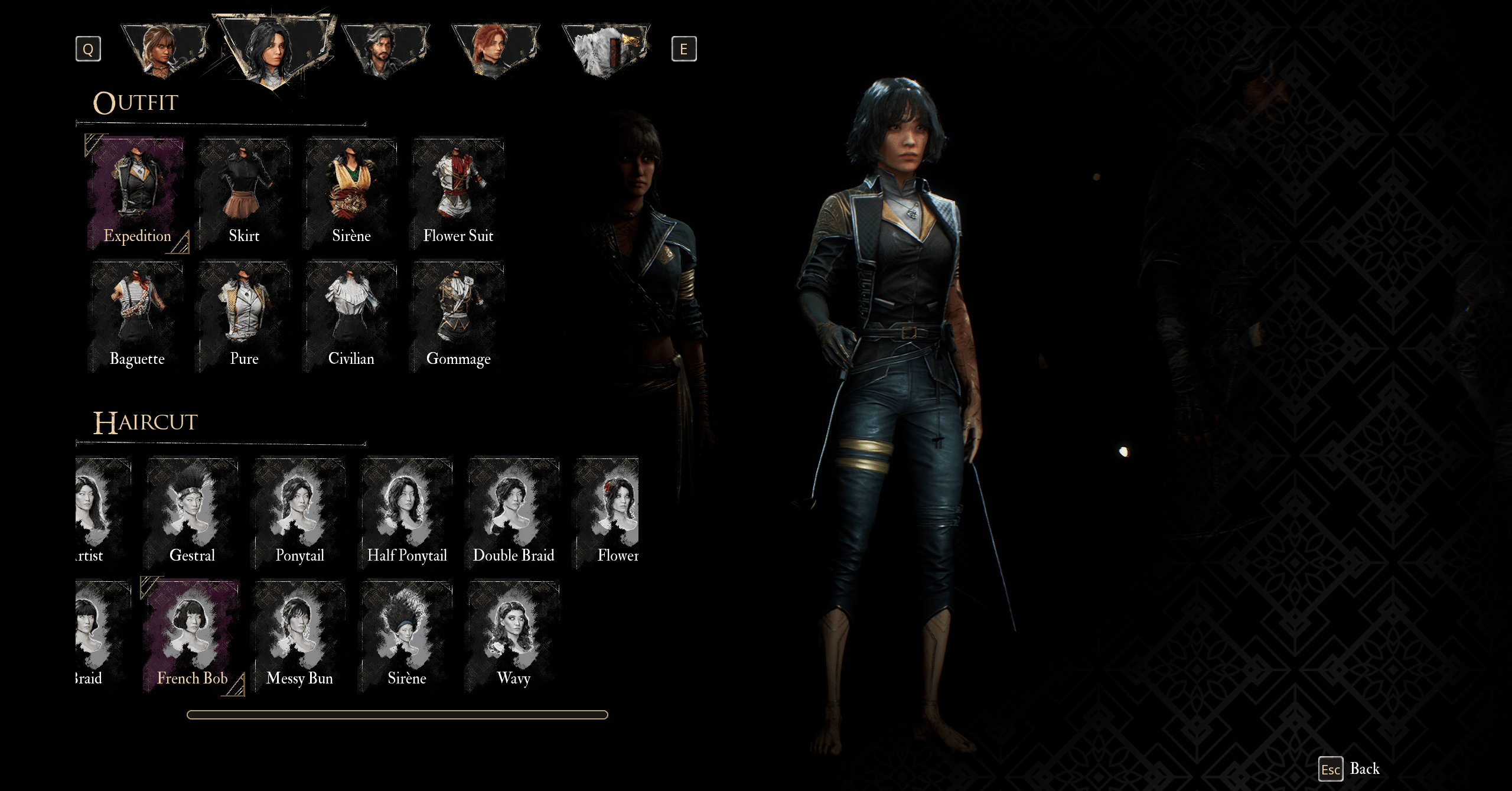The height and width of the screenshot is (791, 1512).
Task: Choose the Sirène outfit tile
Action: [x=351, y=194]
